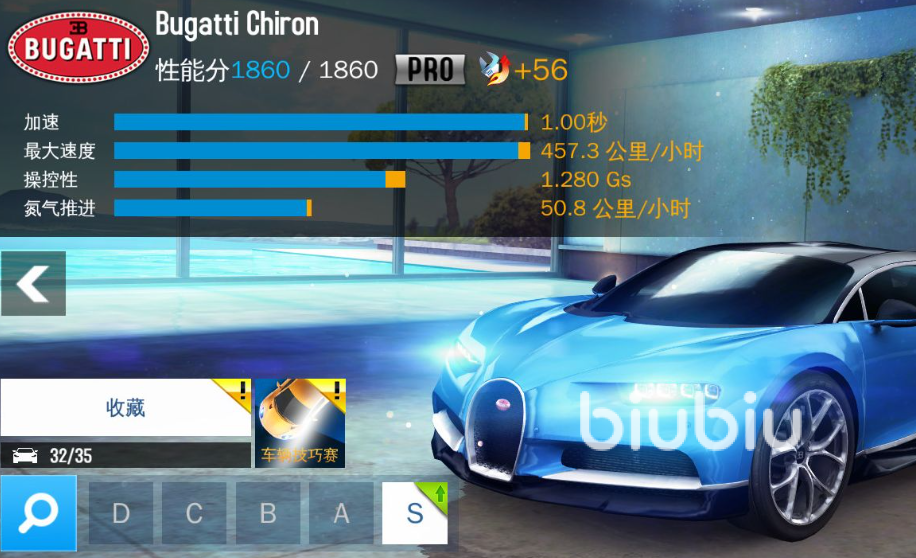Go back with the left arrow button

pyautogui.click(x=33, y=284)
